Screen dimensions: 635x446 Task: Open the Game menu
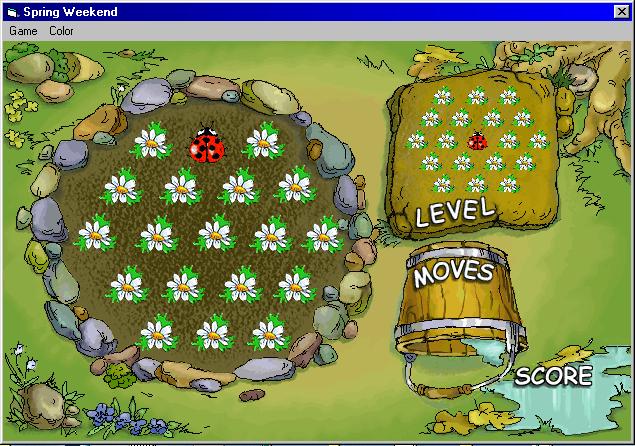pyautogui.click(x=23, y=31)
